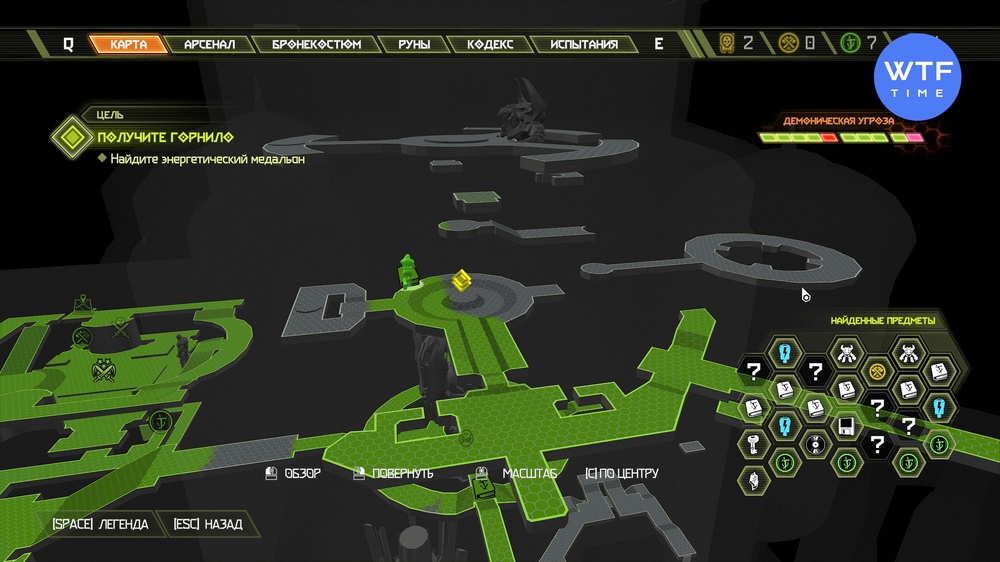The height and width of the screenshot is (562, 1000).
Task: Select the active Карта tab
Action: tap(129, 45)
